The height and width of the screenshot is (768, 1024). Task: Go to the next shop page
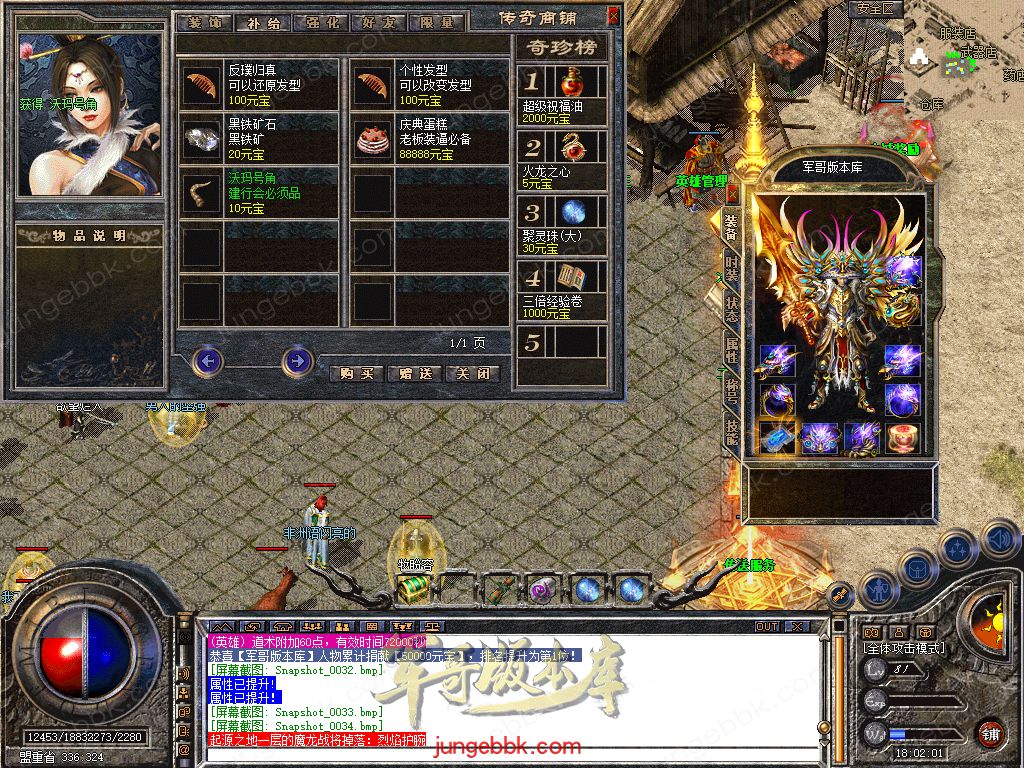tap(297, 360)
